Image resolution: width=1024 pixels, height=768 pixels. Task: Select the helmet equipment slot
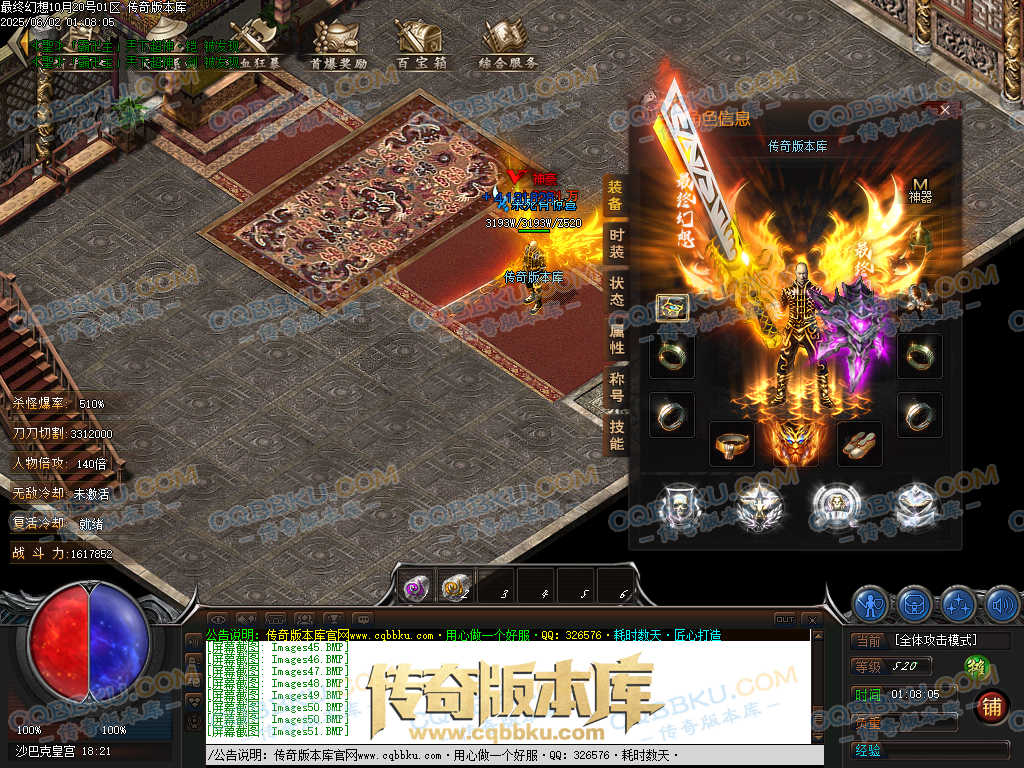tap(671, 308)
